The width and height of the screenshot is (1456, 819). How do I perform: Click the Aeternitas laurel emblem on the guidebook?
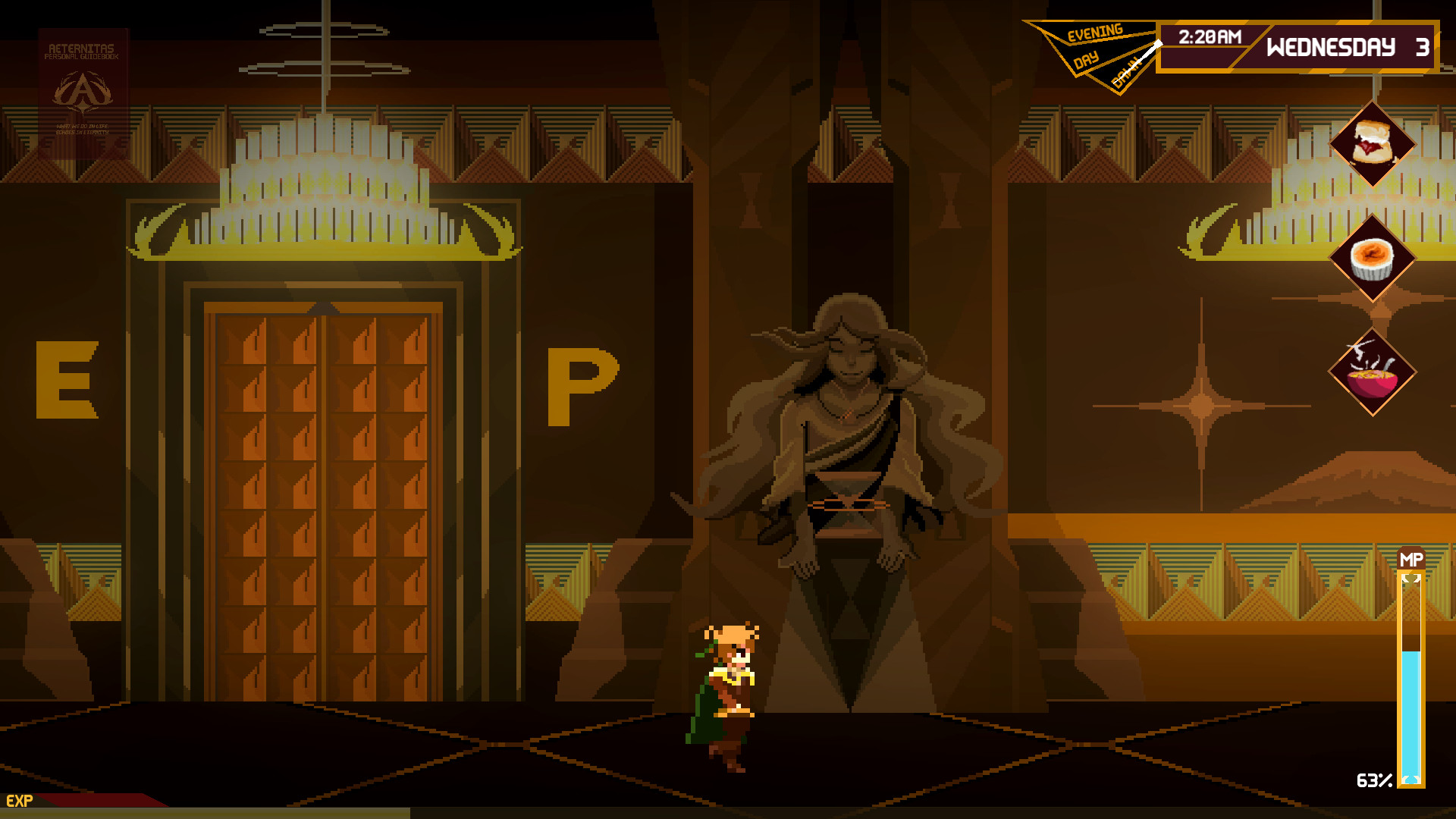pos(83,93)
